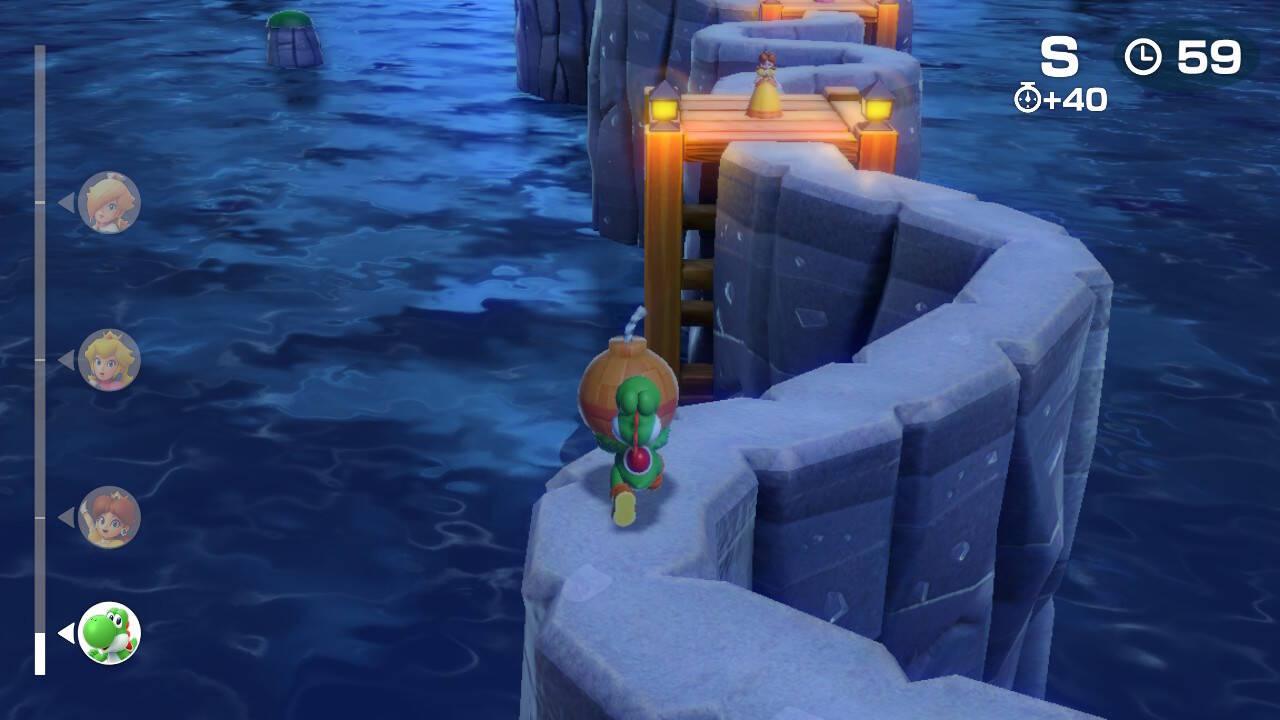Choose Daisy's portrait on the progress bar
Screen dimensions: 1280x720
pos(109,517)
